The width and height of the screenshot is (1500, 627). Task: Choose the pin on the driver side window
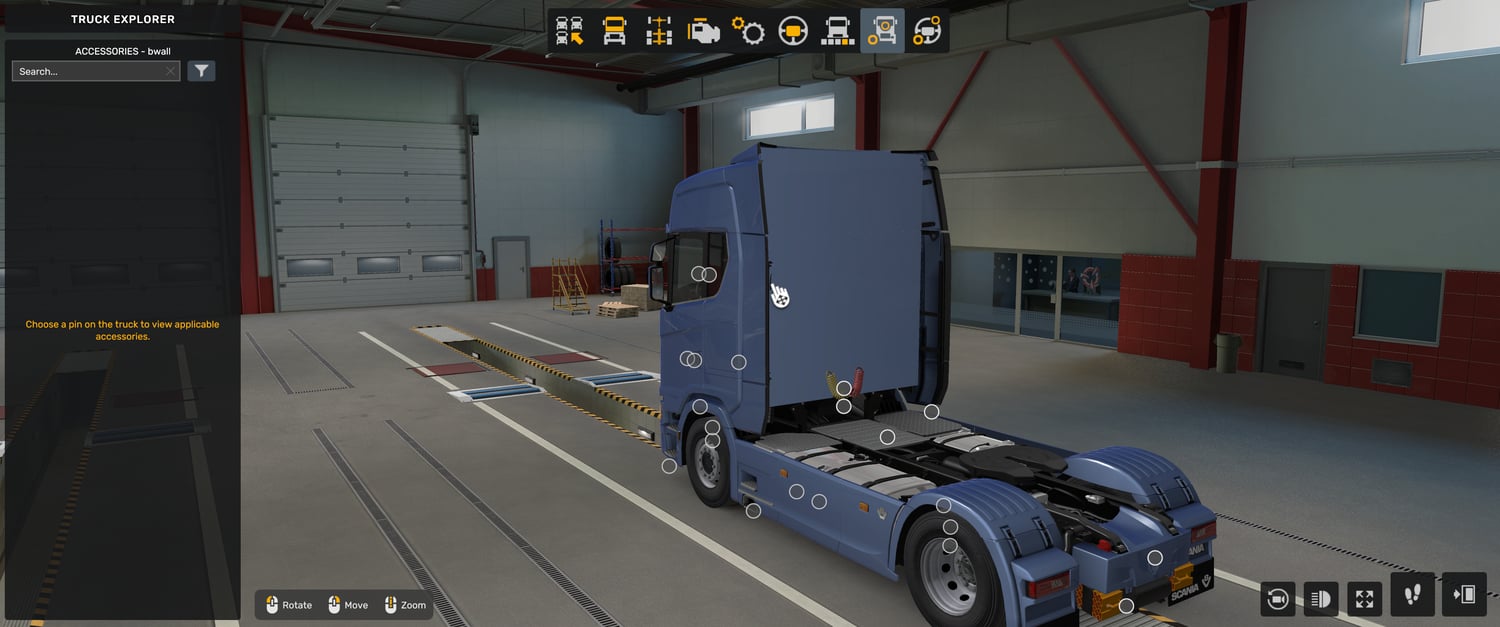(x=699, y=274)
